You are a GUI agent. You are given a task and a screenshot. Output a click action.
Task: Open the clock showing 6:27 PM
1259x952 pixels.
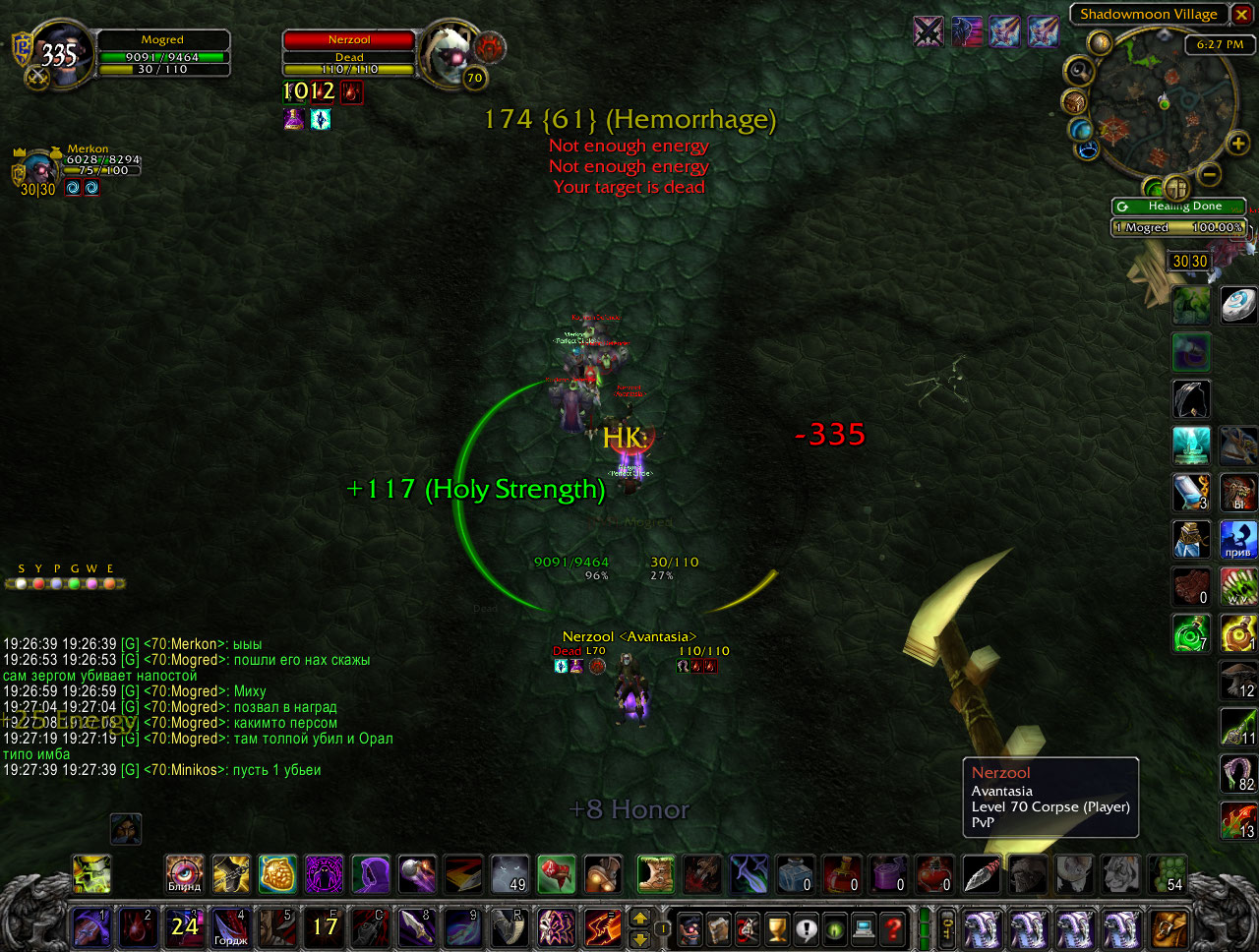(1220, 44)
